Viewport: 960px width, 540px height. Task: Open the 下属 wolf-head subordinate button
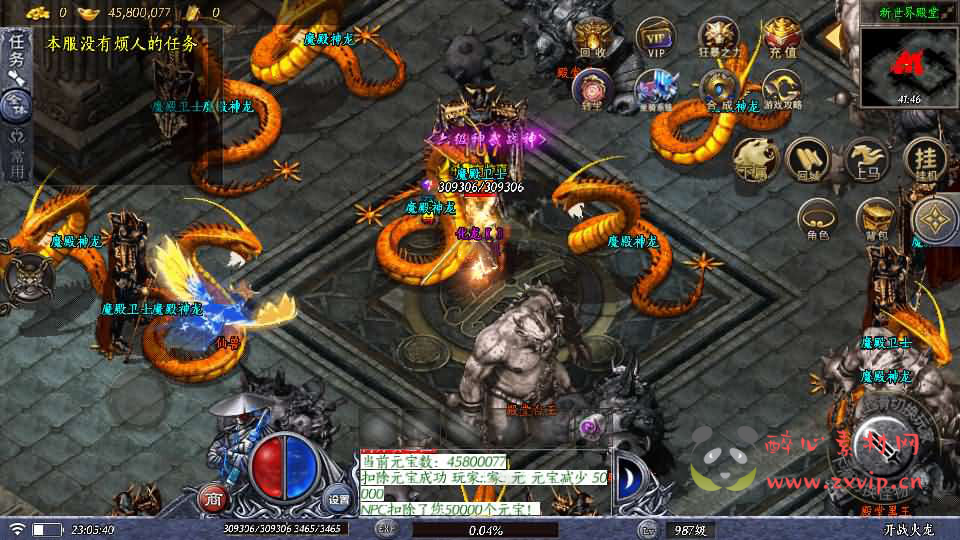(754, 158)
